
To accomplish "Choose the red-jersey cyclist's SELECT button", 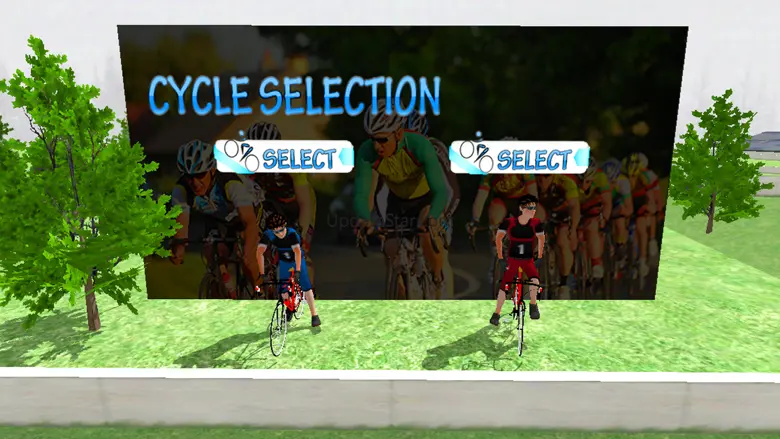I will (518, 157).
